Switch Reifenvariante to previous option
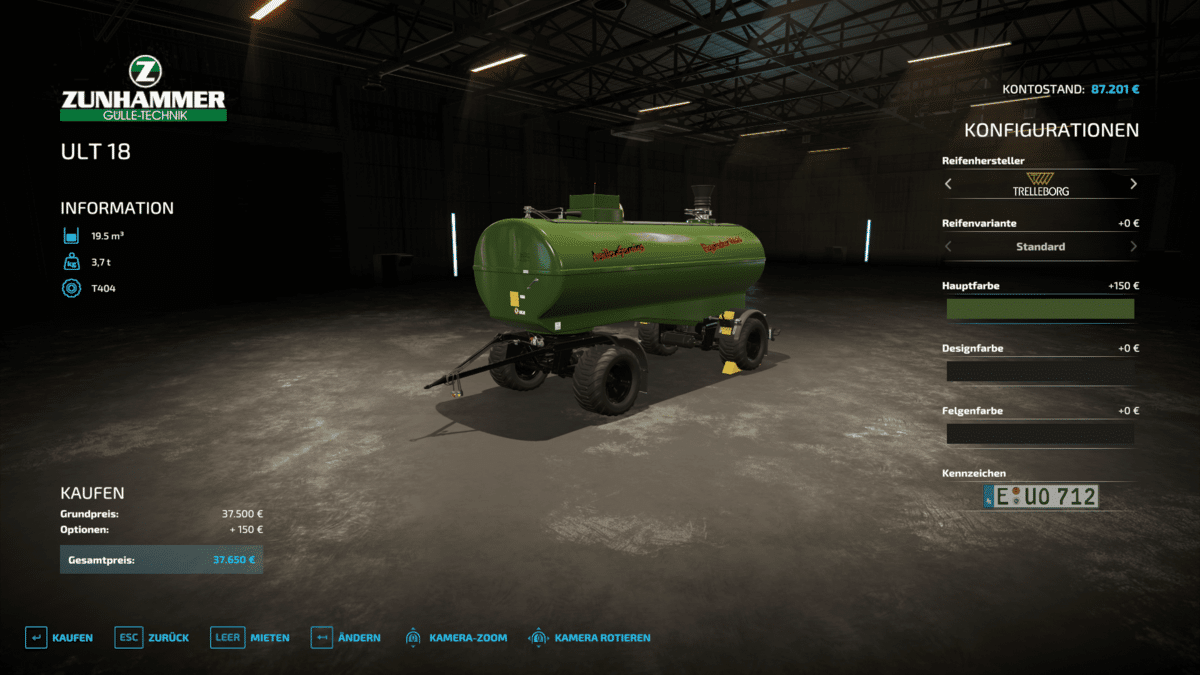 pyautogui.click(x=948, y=246)
